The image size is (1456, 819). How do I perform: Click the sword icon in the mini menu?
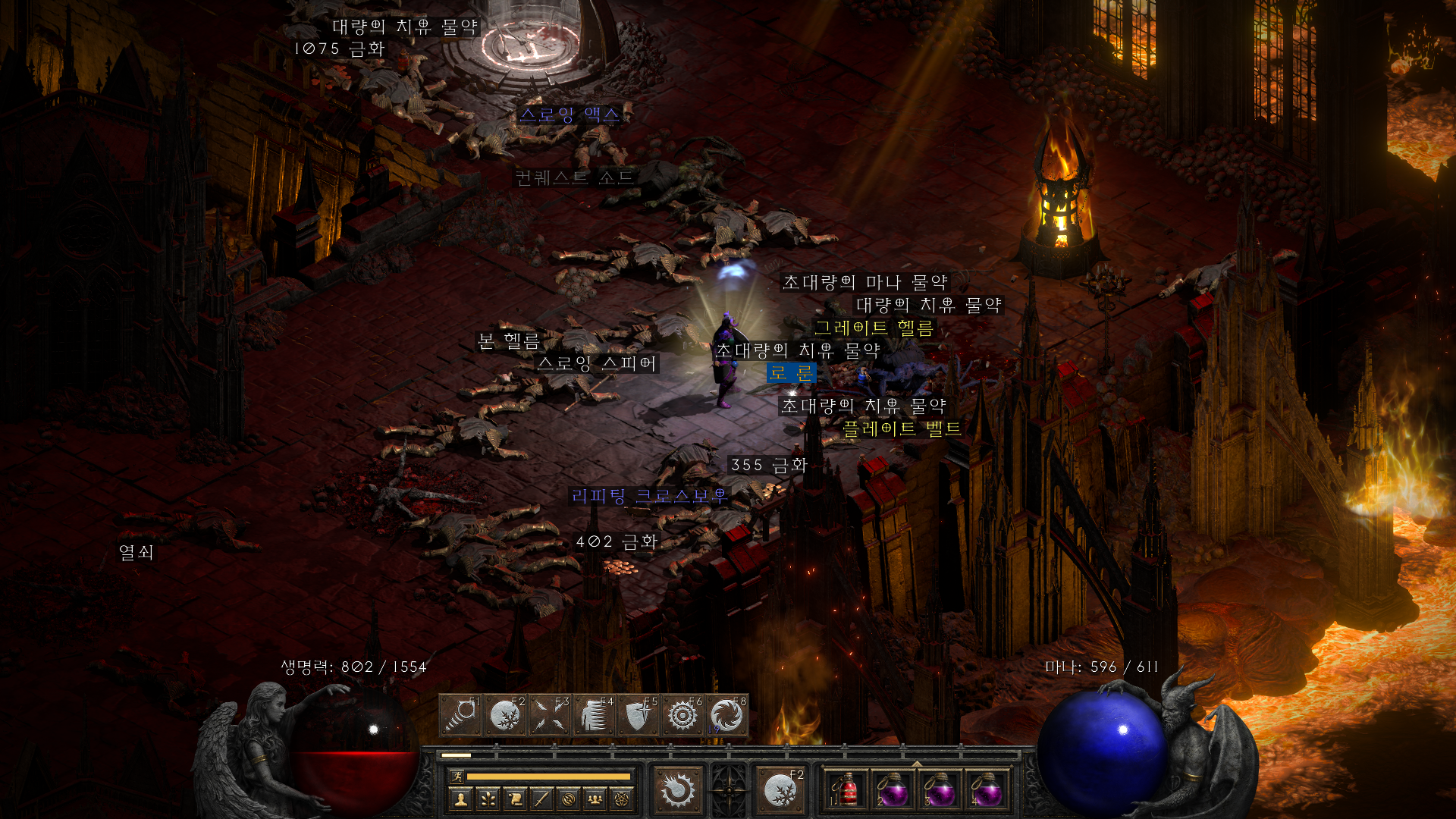[541, 798]
